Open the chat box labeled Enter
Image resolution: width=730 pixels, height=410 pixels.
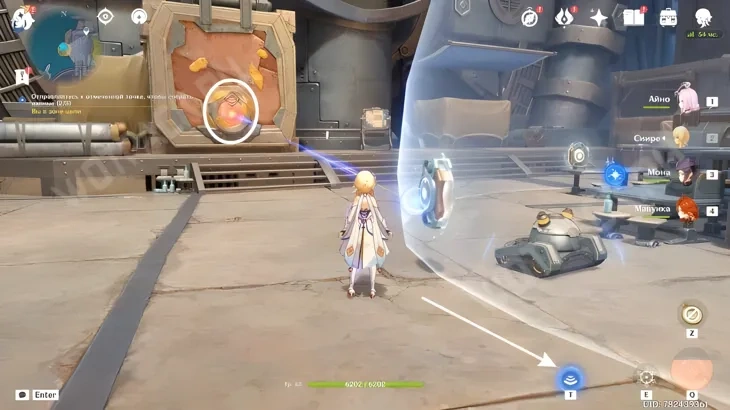(37, 395)
